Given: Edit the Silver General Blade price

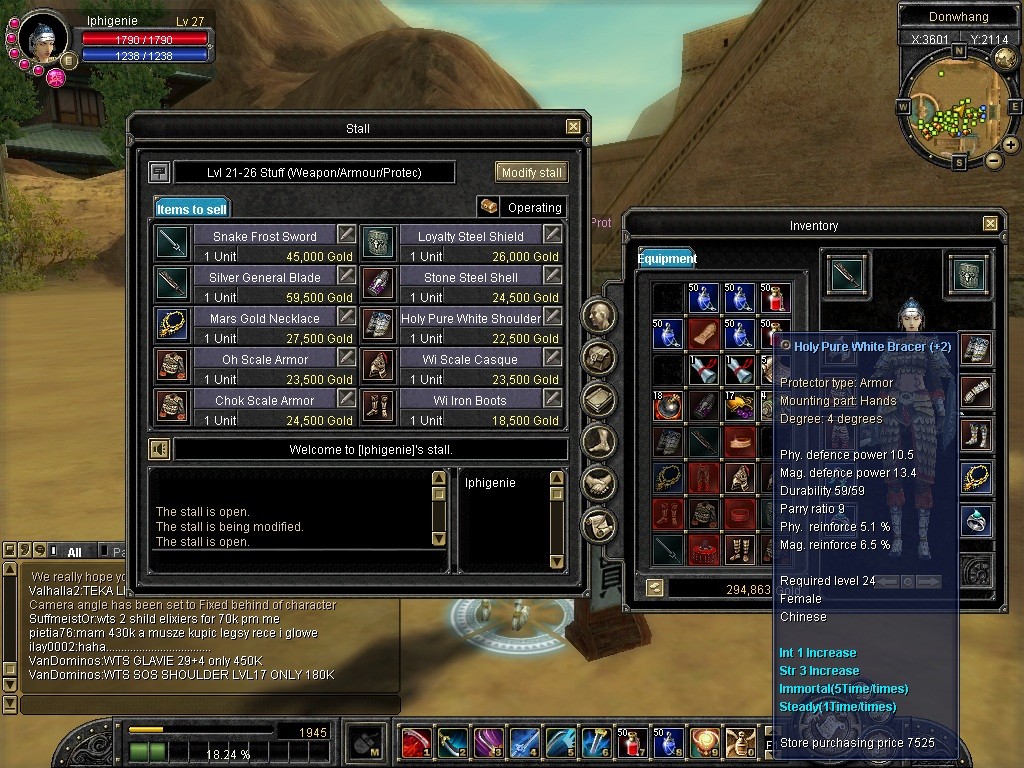Looking at the screenshot, I should (345, 275).
